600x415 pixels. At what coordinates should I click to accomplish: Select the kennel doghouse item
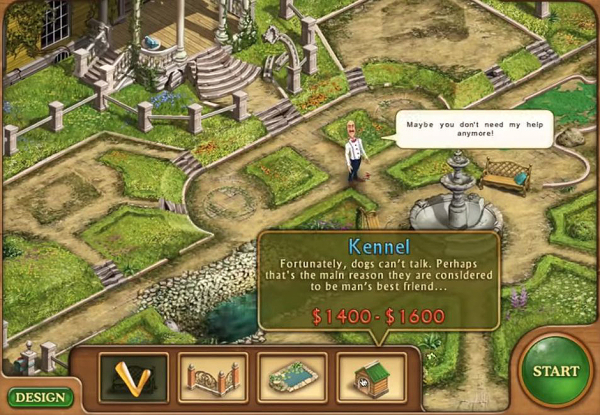(x=372, y=378)
